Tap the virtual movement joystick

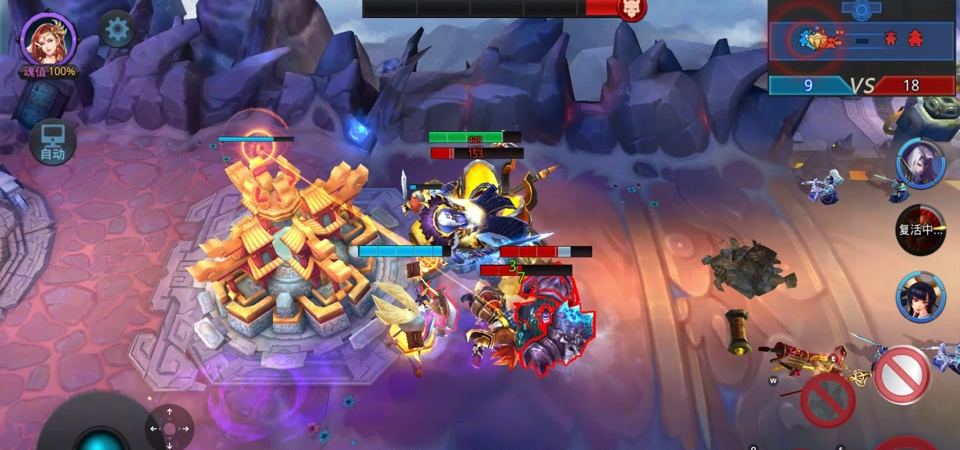(100, 435)
